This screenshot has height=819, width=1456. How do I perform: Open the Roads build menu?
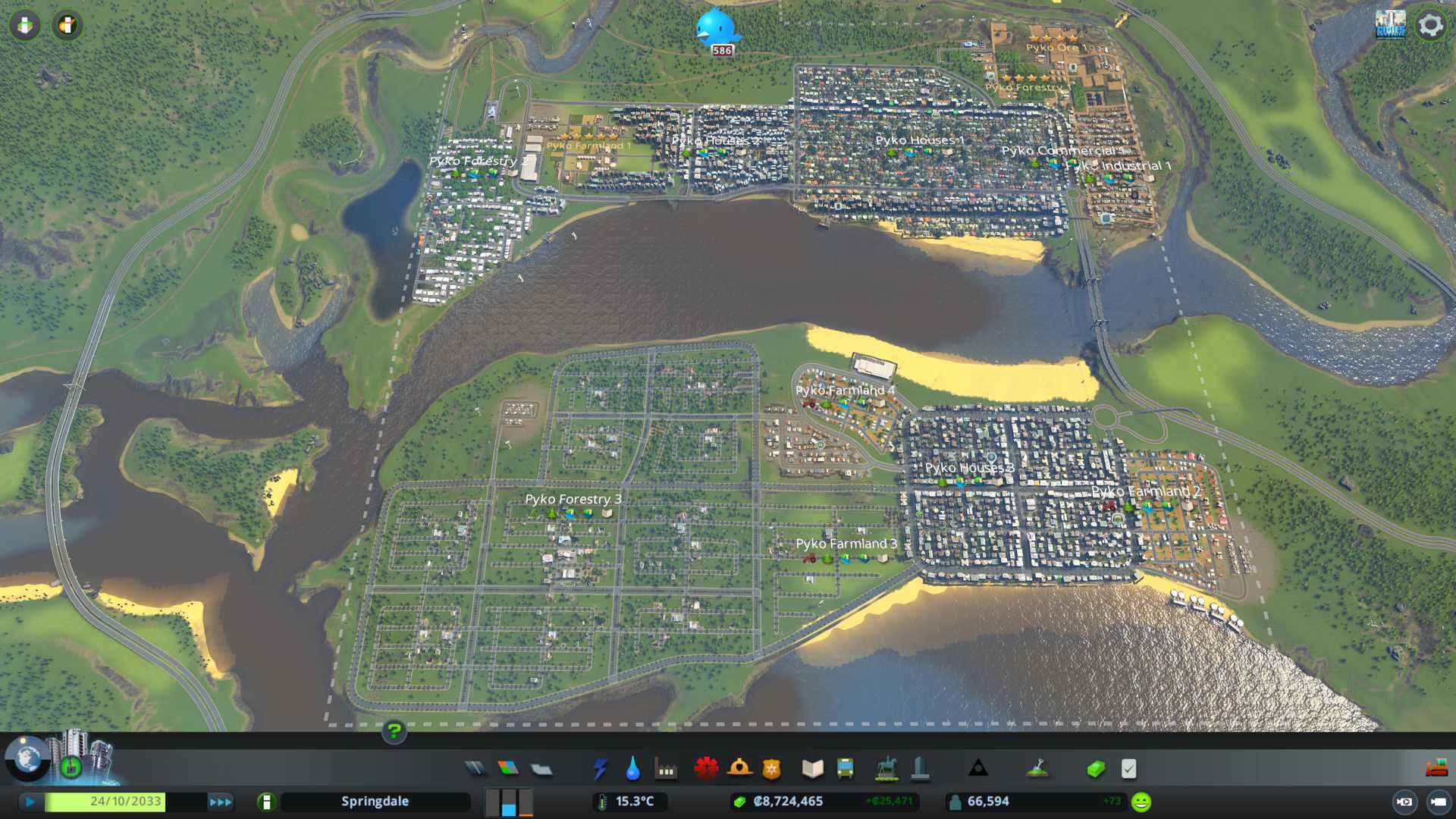475,769
